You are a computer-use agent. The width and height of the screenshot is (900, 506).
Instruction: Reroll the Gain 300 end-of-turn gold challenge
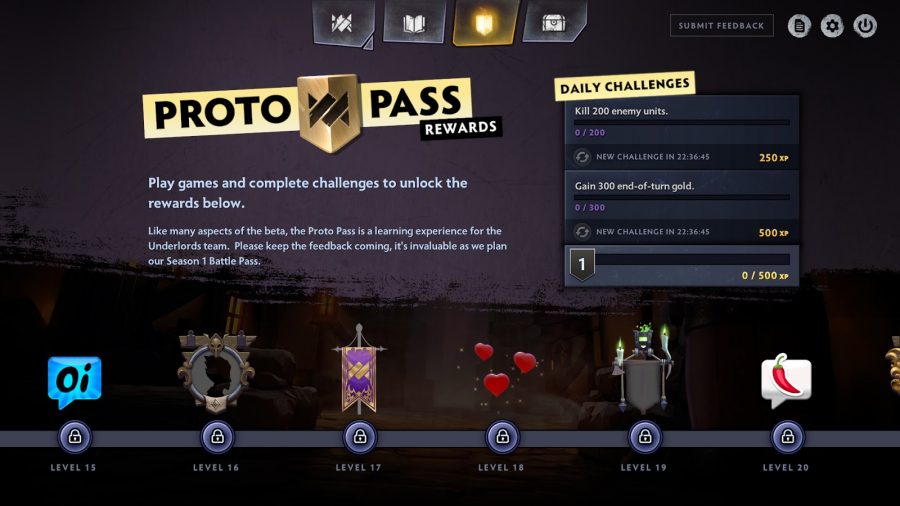[582, 232]
